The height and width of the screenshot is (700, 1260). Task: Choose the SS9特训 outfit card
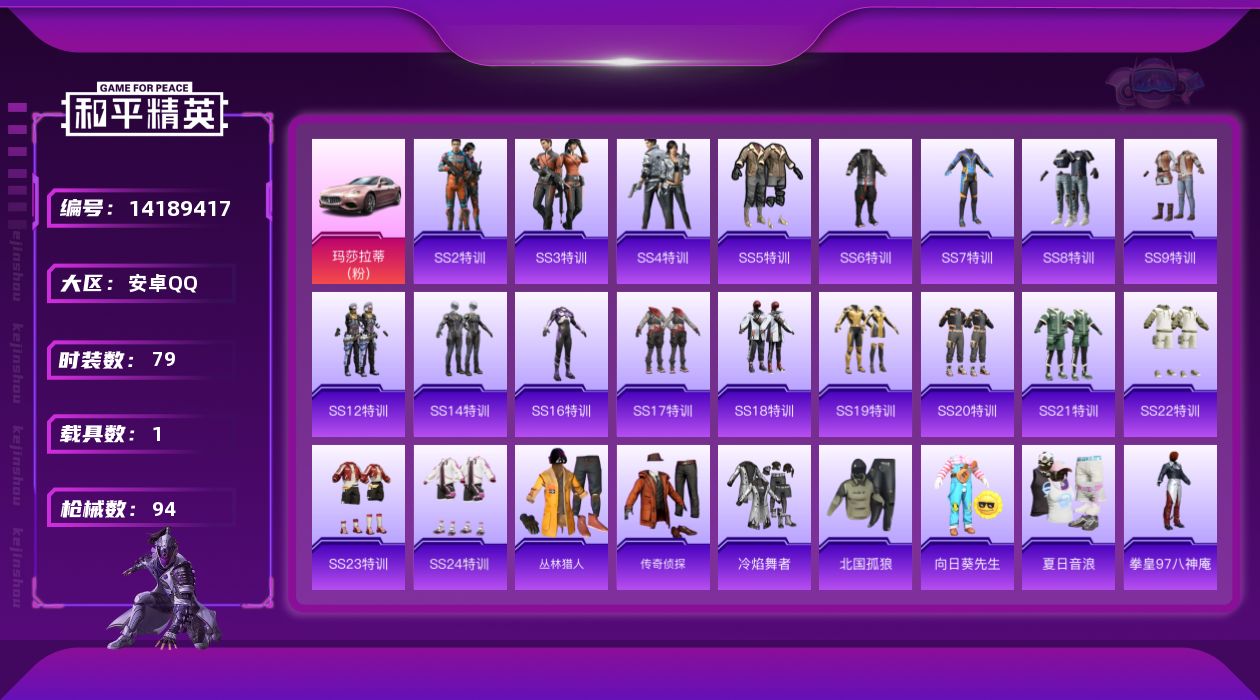(x=1170, y=211)
